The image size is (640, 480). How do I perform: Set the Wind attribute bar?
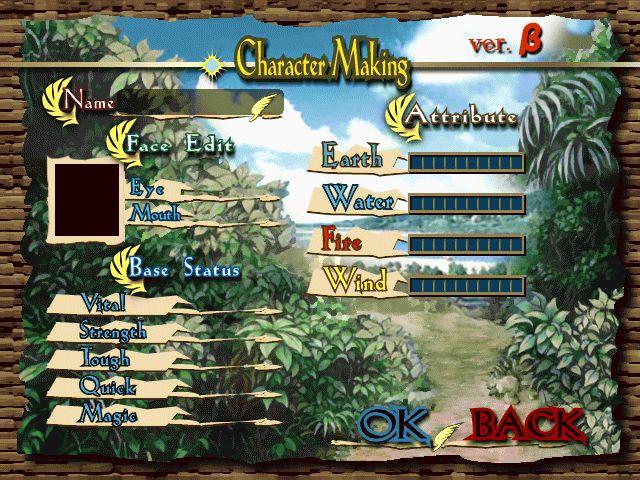tap(466, 285)
